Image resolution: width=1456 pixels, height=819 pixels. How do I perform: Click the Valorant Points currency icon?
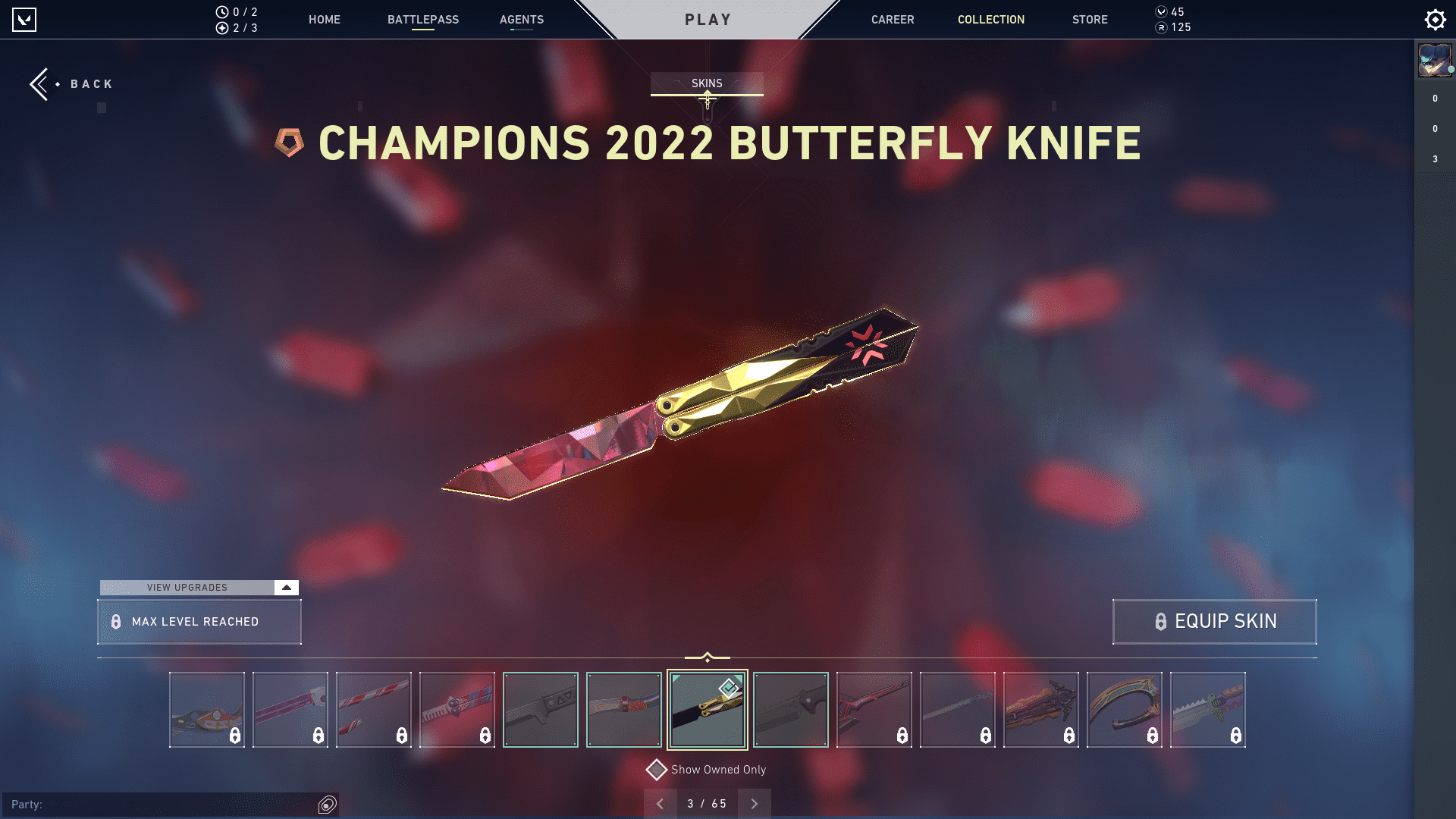[x=1161, y=12]
